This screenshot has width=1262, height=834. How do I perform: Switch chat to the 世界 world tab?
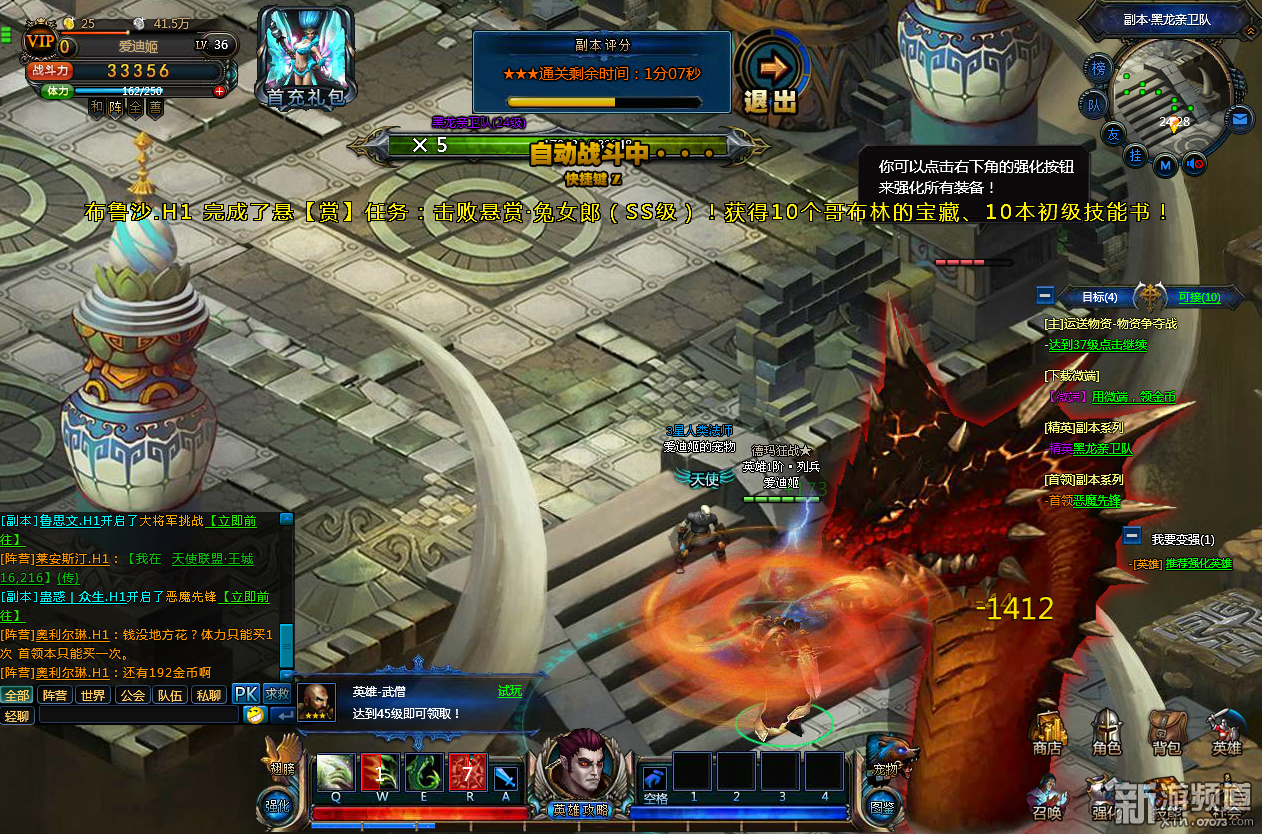(x=93, y=695)
